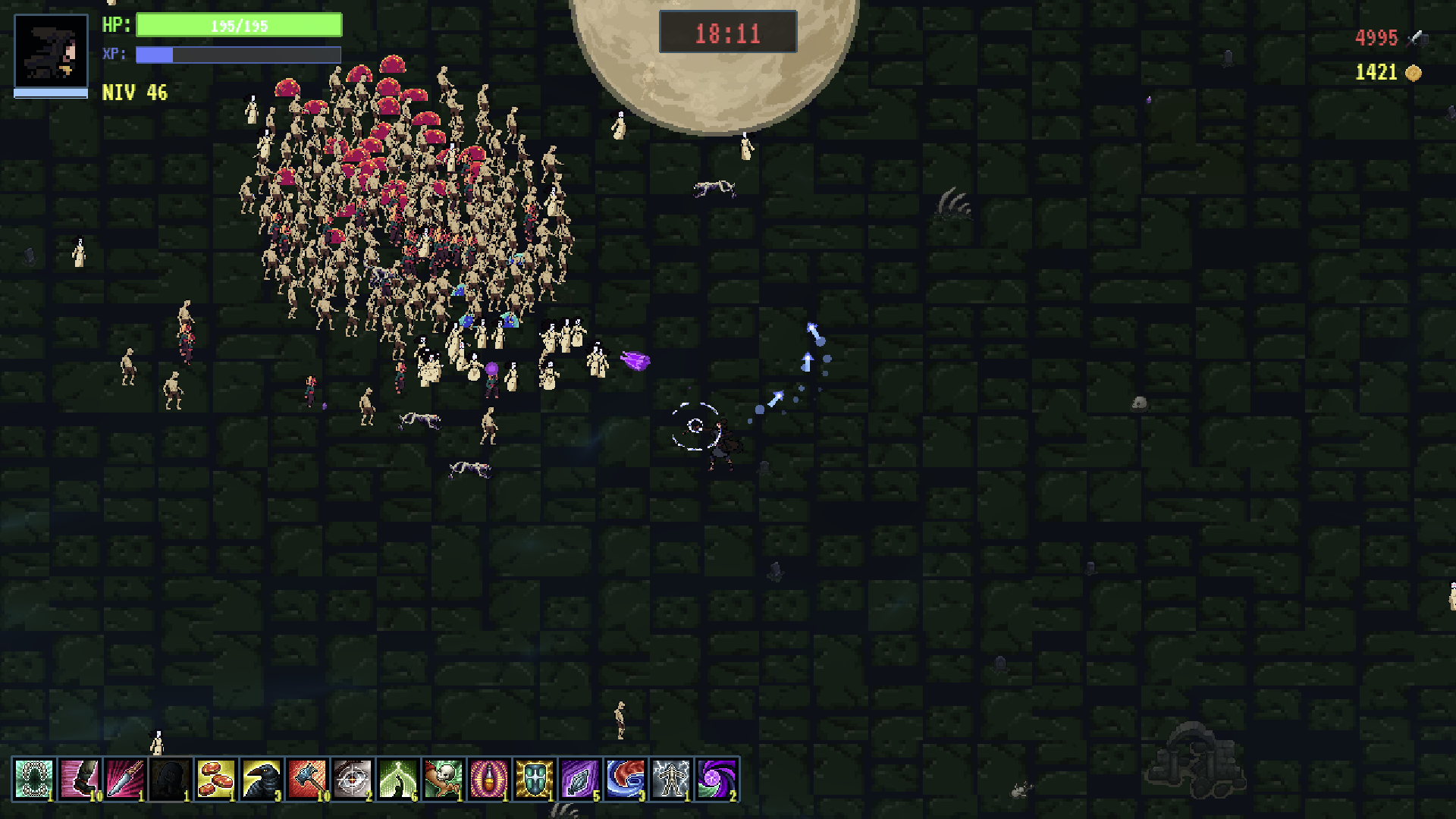Click the gold coins skill icon

click(216, 779)
